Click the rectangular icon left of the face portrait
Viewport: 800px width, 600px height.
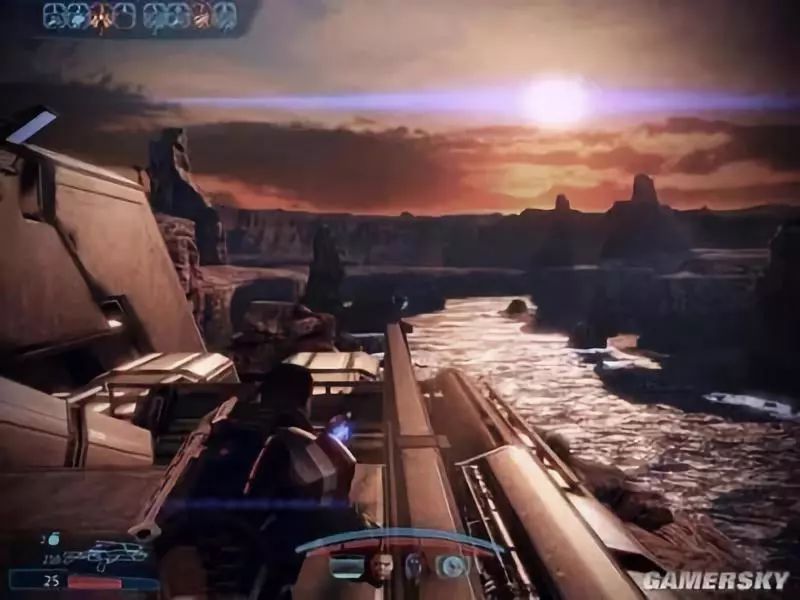(x=346, y=567)
